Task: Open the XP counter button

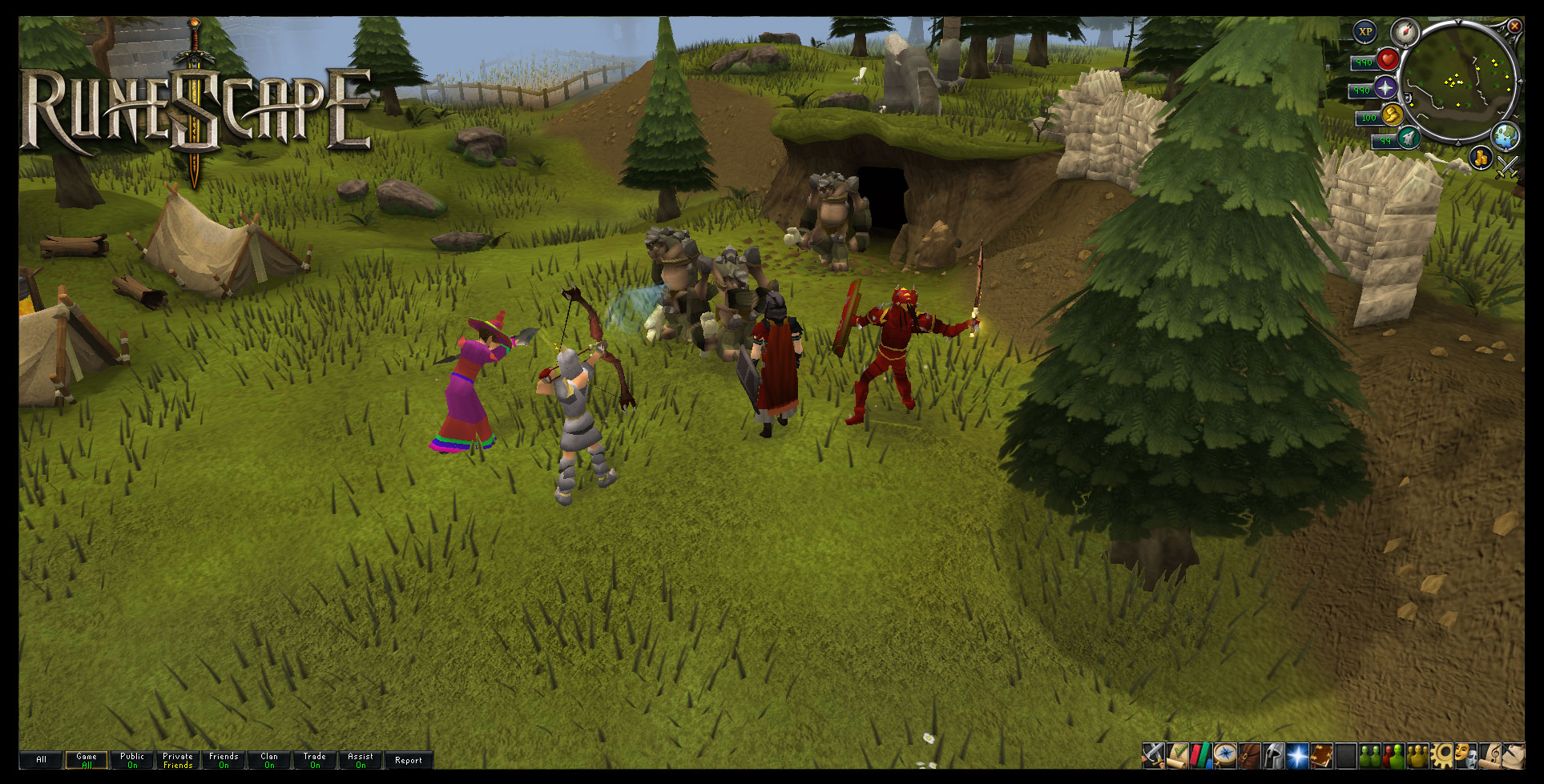Action: 1365,32
